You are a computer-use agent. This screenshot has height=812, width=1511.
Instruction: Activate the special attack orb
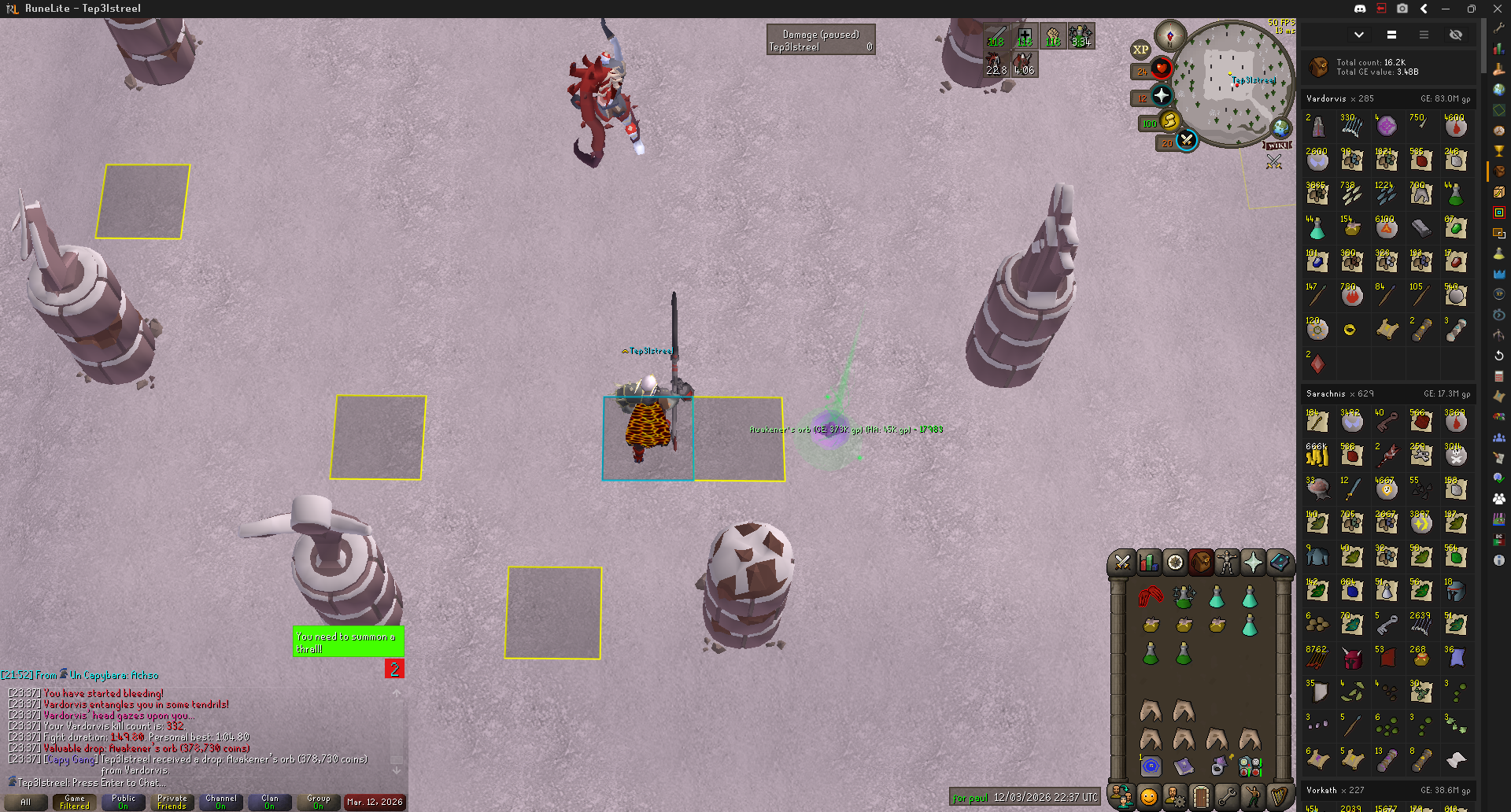click(x=1186, y=141)
